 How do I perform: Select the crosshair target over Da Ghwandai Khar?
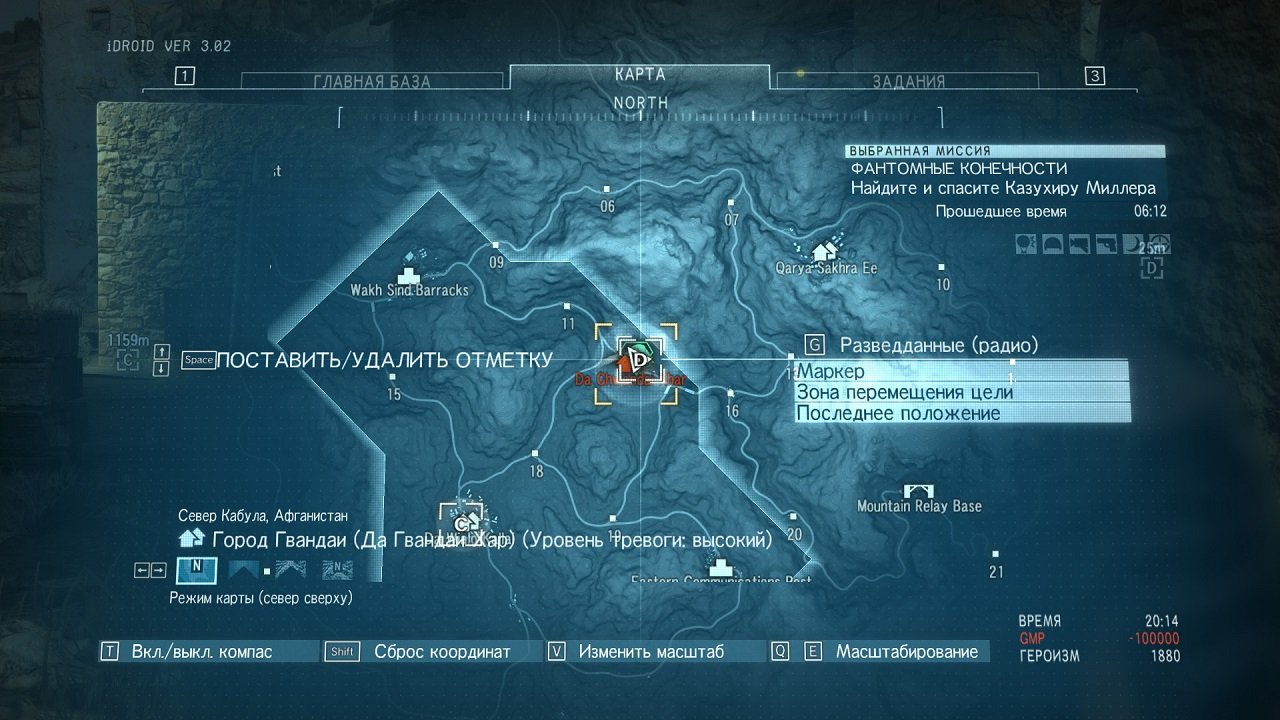pos(634,362)
